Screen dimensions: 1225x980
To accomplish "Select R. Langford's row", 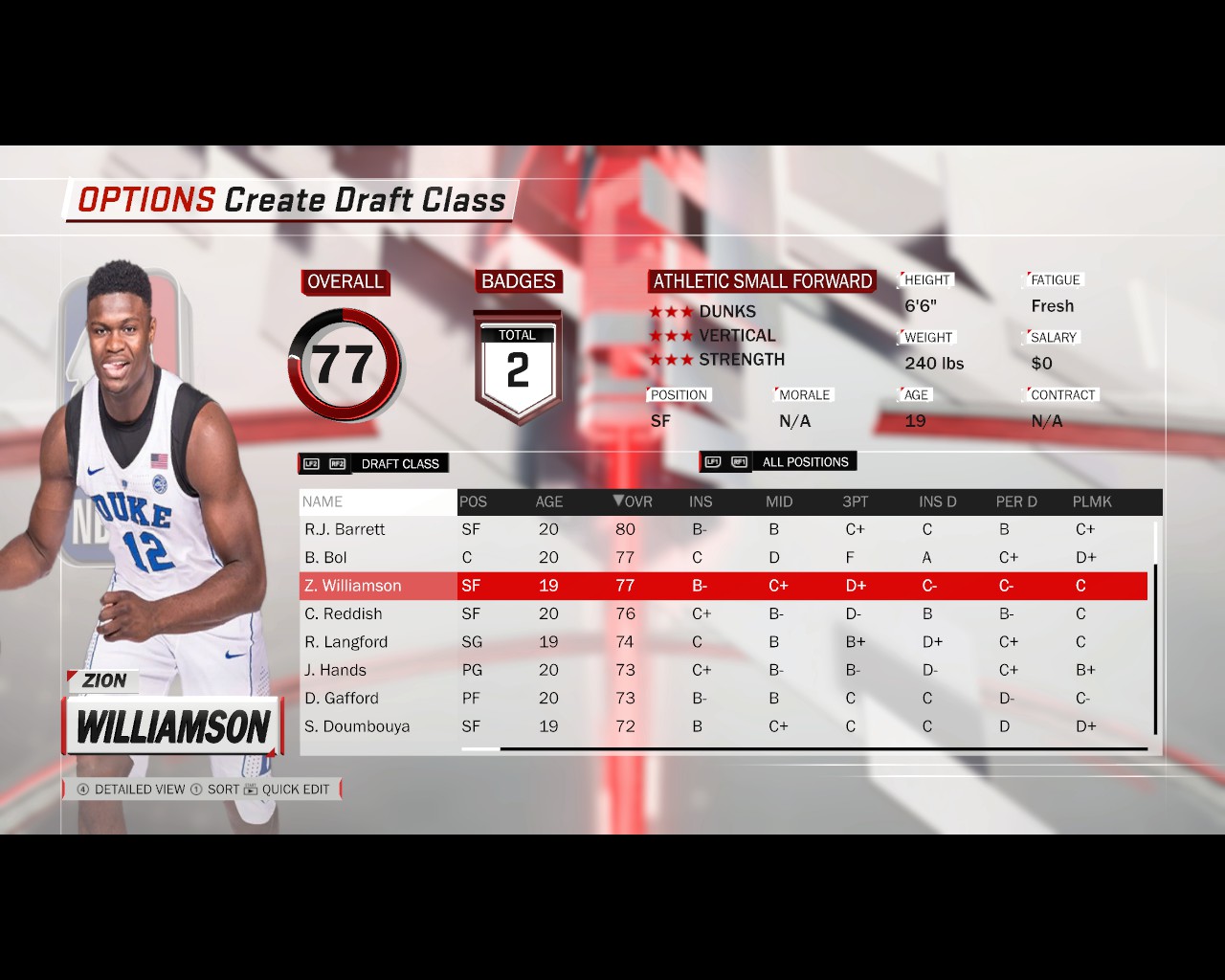I will [x=345, y=641].
